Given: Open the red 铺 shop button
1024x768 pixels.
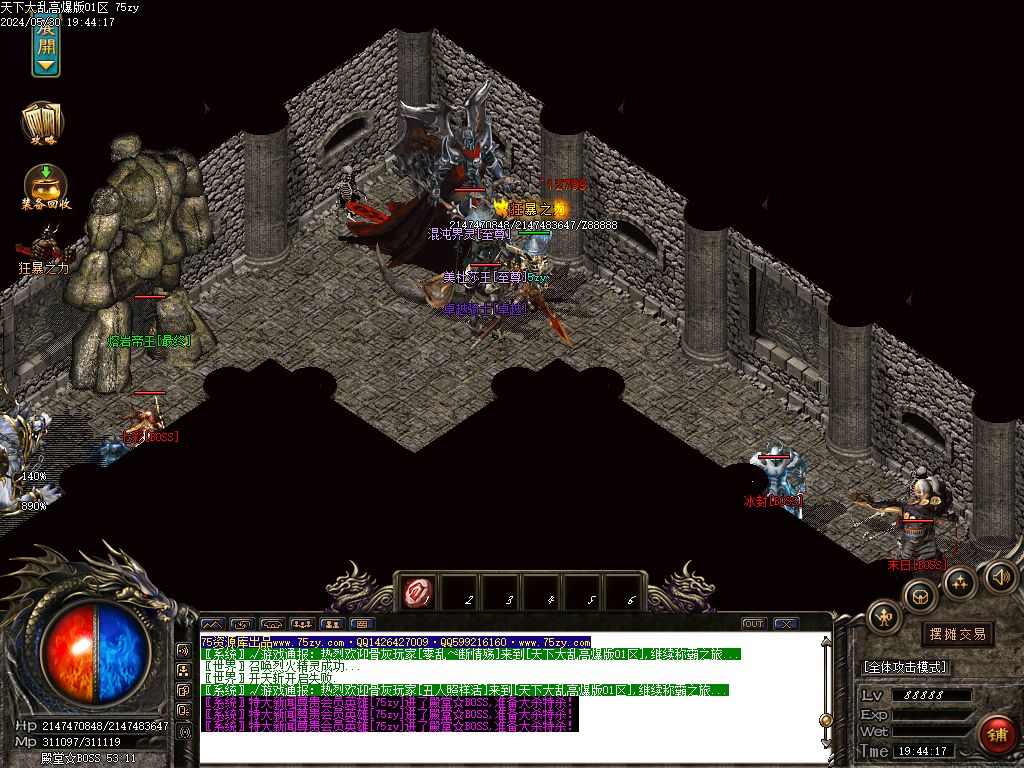Looking at the screenshot, I should pyautogui.click(x=996, y=735).
